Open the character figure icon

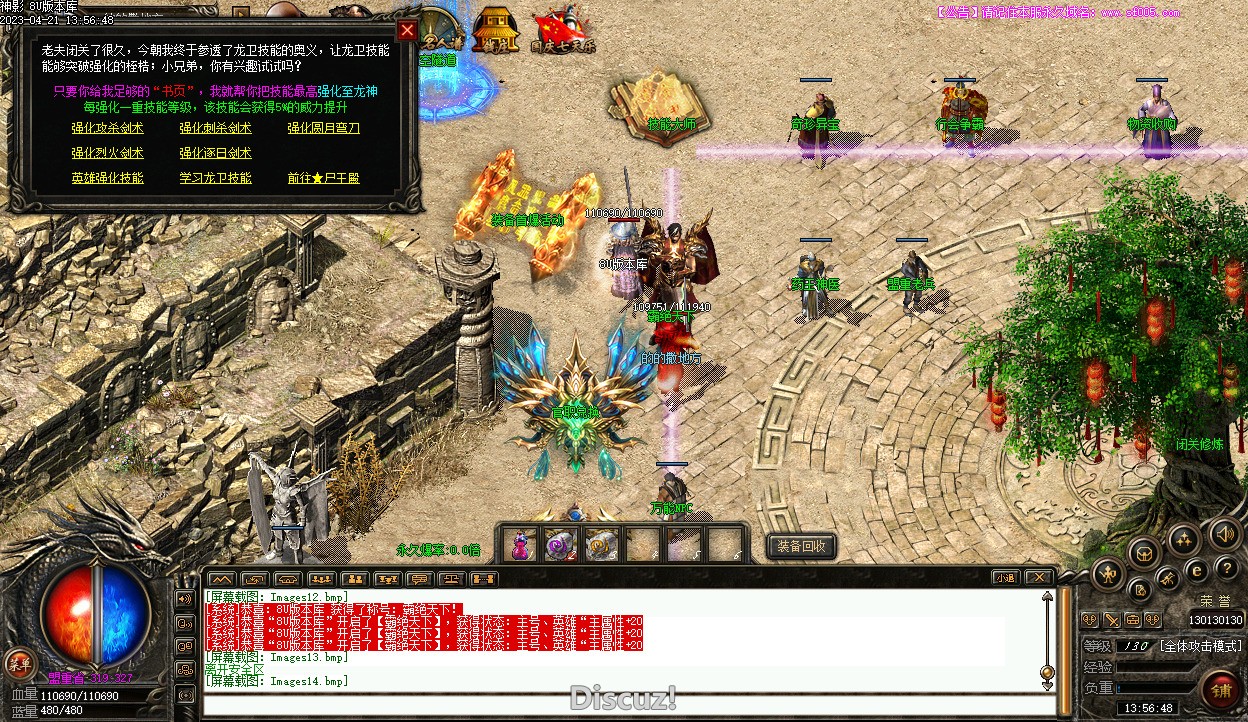[x=1108, y=573]
